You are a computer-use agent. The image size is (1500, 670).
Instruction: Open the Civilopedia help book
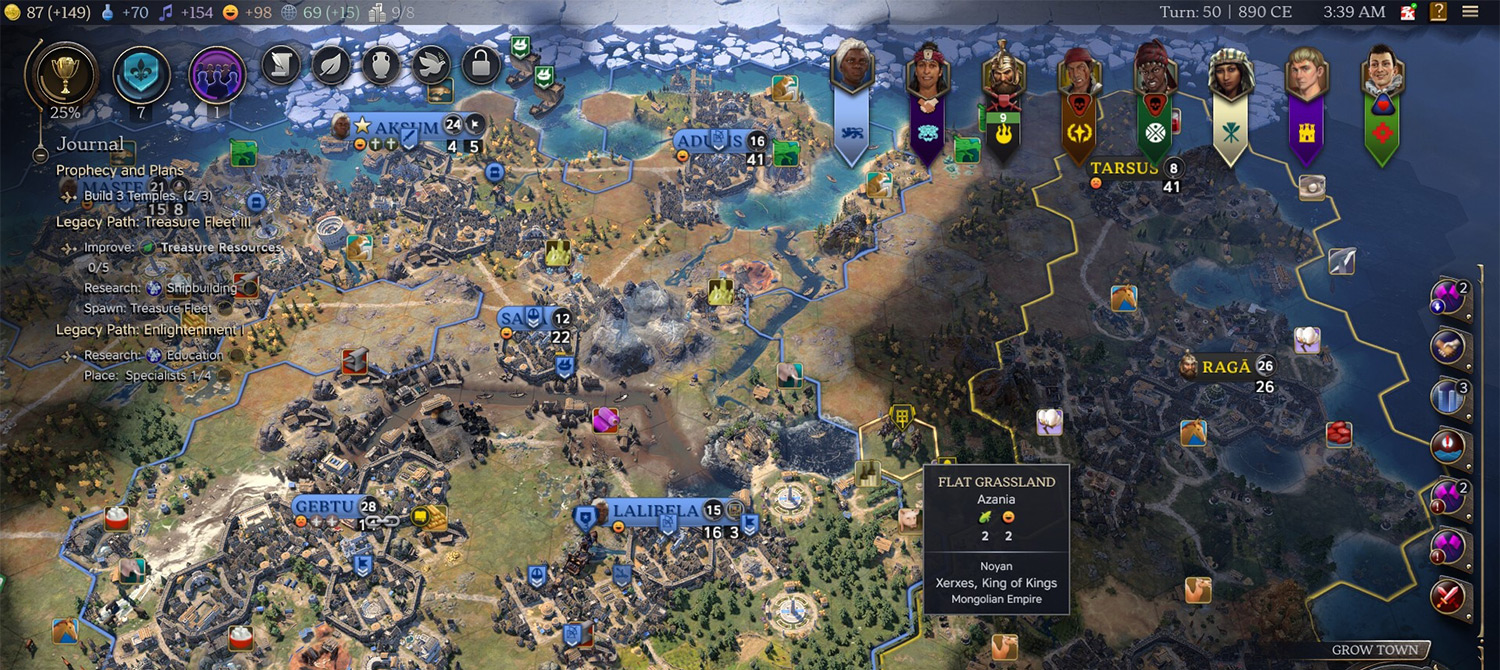coord(1438,12)
